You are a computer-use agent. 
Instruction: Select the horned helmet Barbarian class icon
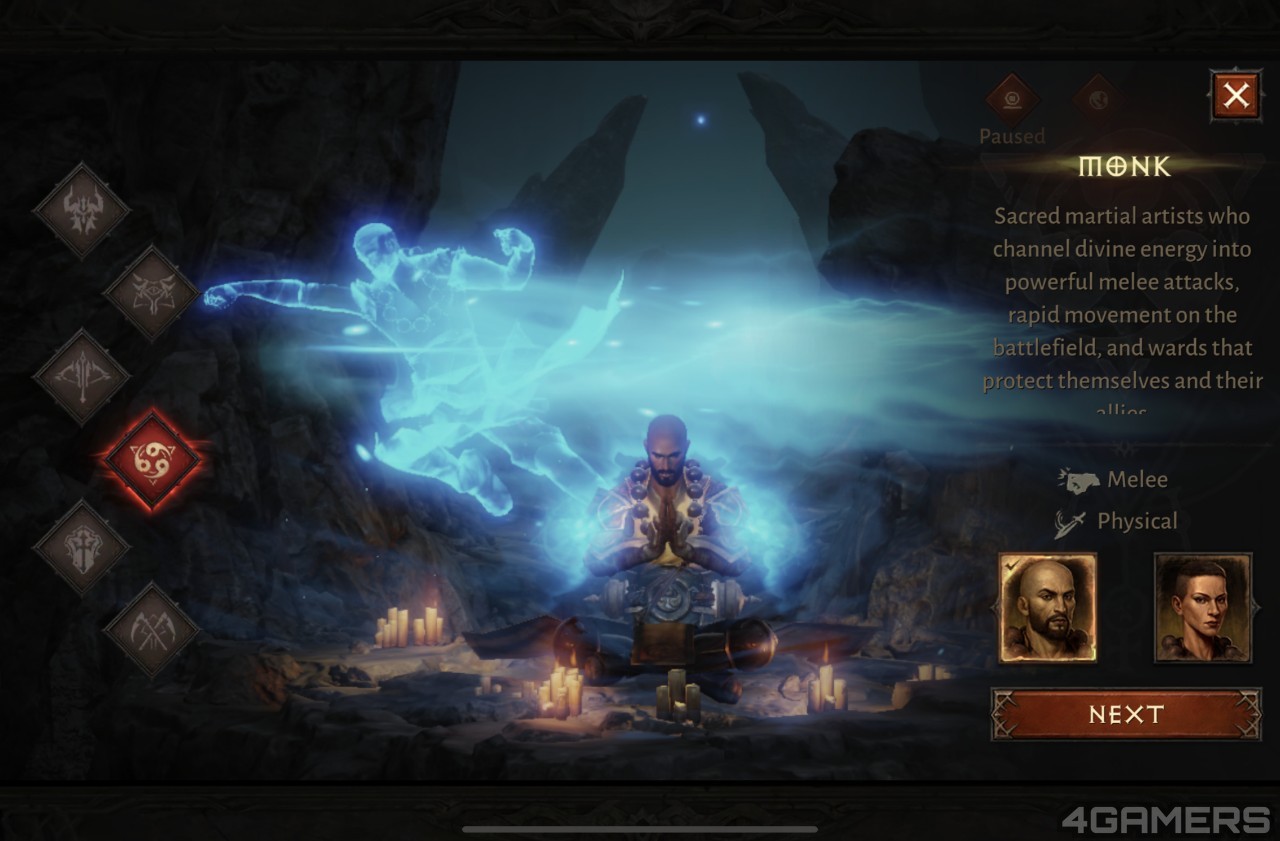(82, 210)
